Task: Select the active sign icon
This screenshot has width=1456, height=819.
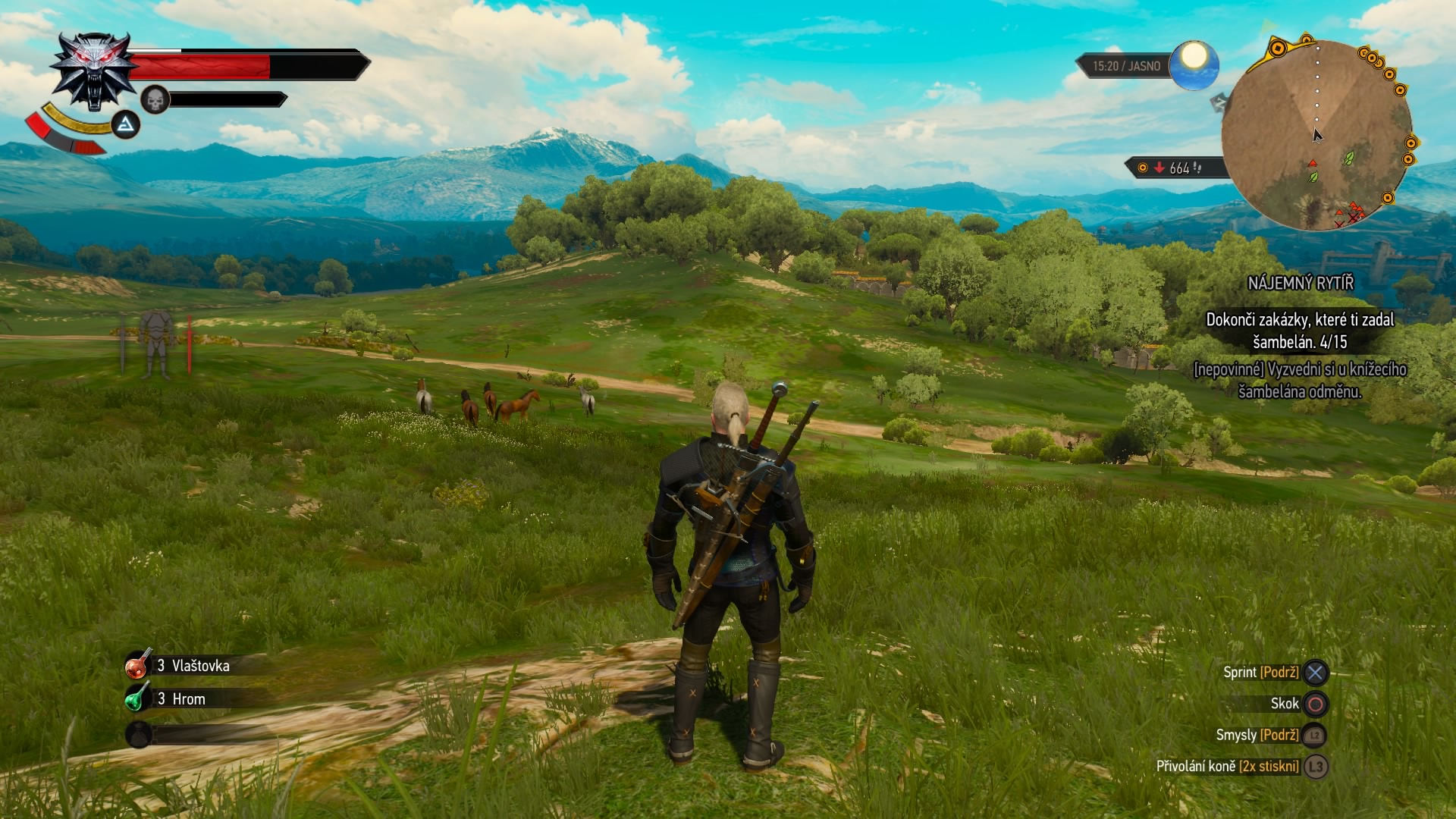Action: pyautogui.click(x=126, y=124)
